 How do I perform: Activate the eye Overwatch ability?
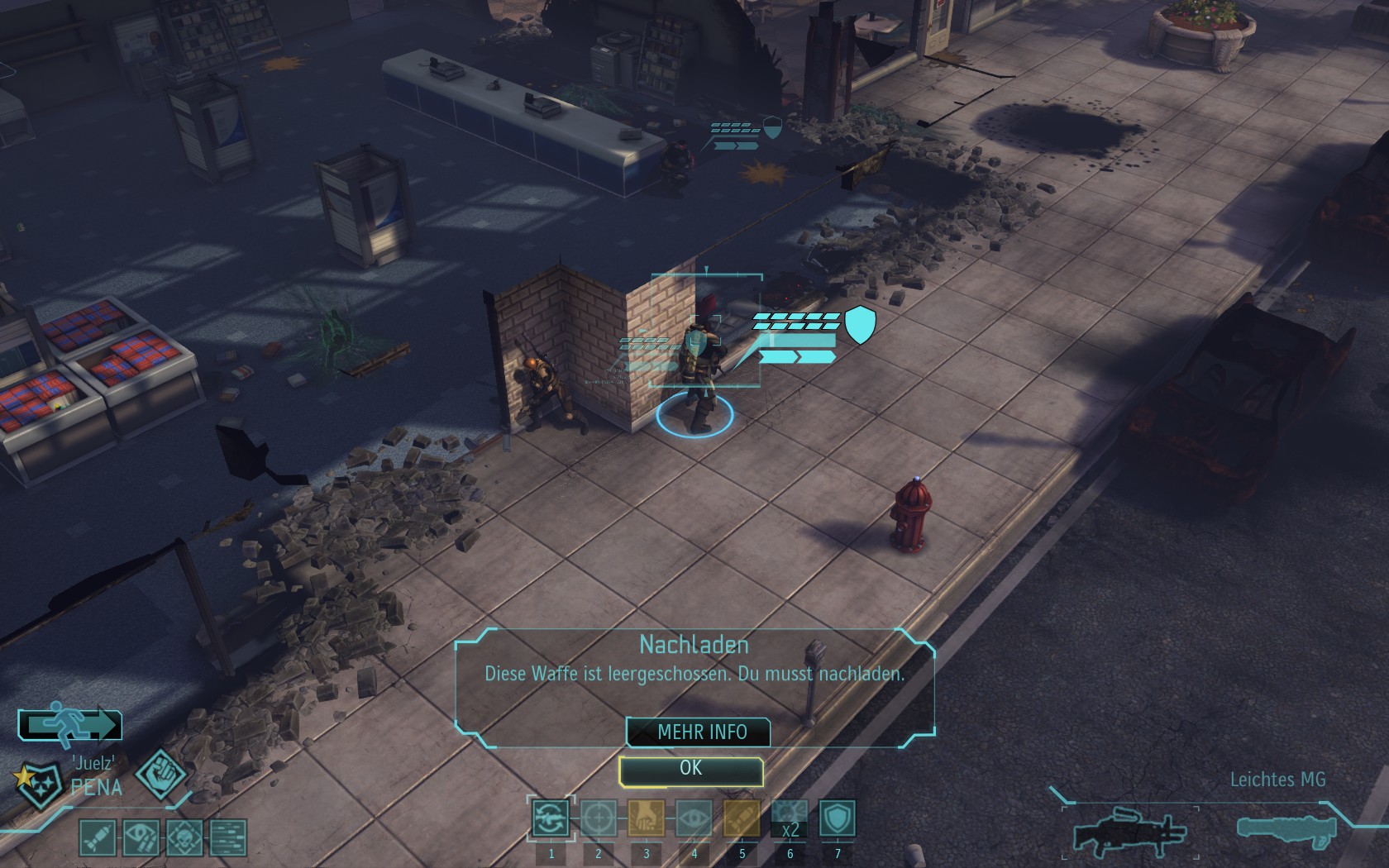coord(694,818)
